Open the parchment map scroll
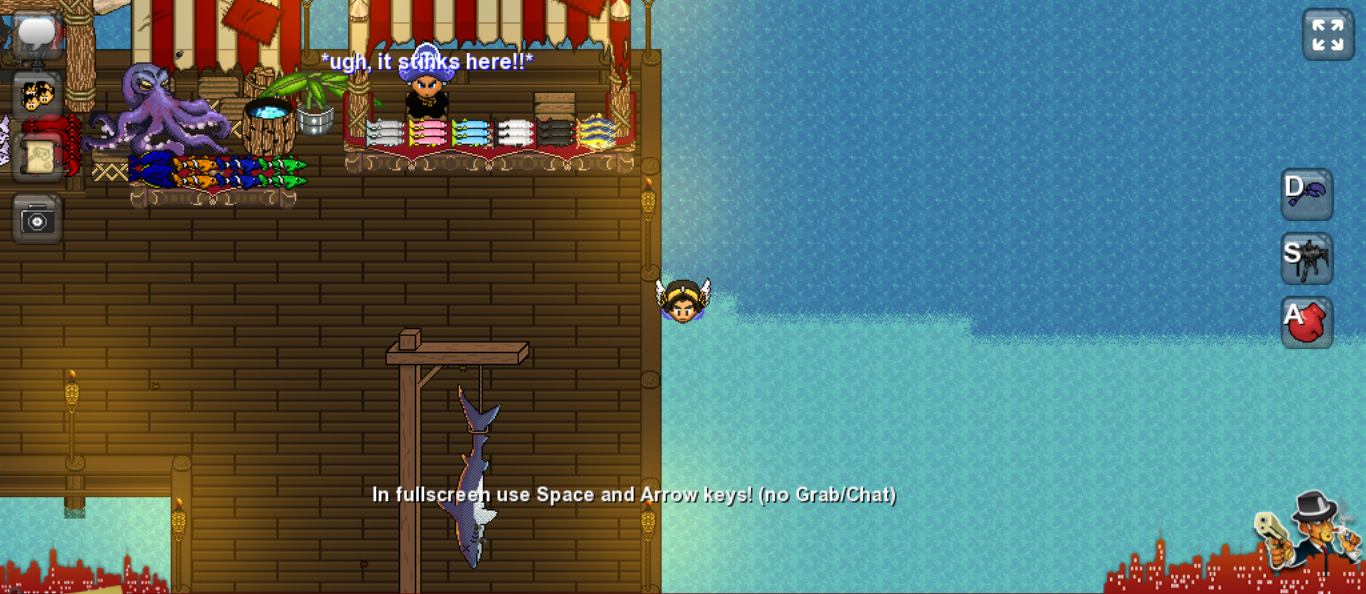The image size is (1366, 594). 38,157
